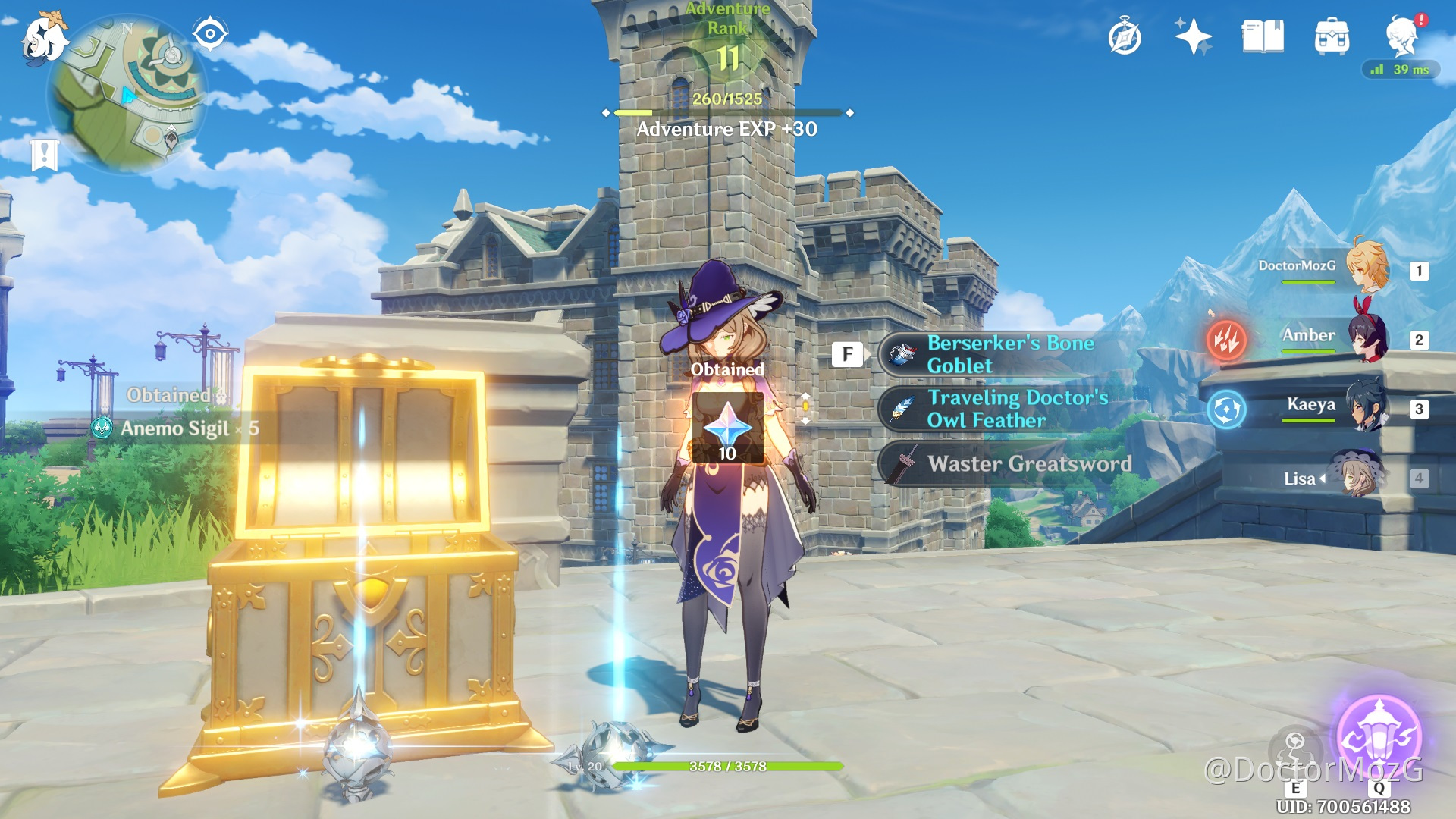This screenshot has height=819, width=1456.
Task: Open the Wish star icon
Action: (x=1193, y=37)
